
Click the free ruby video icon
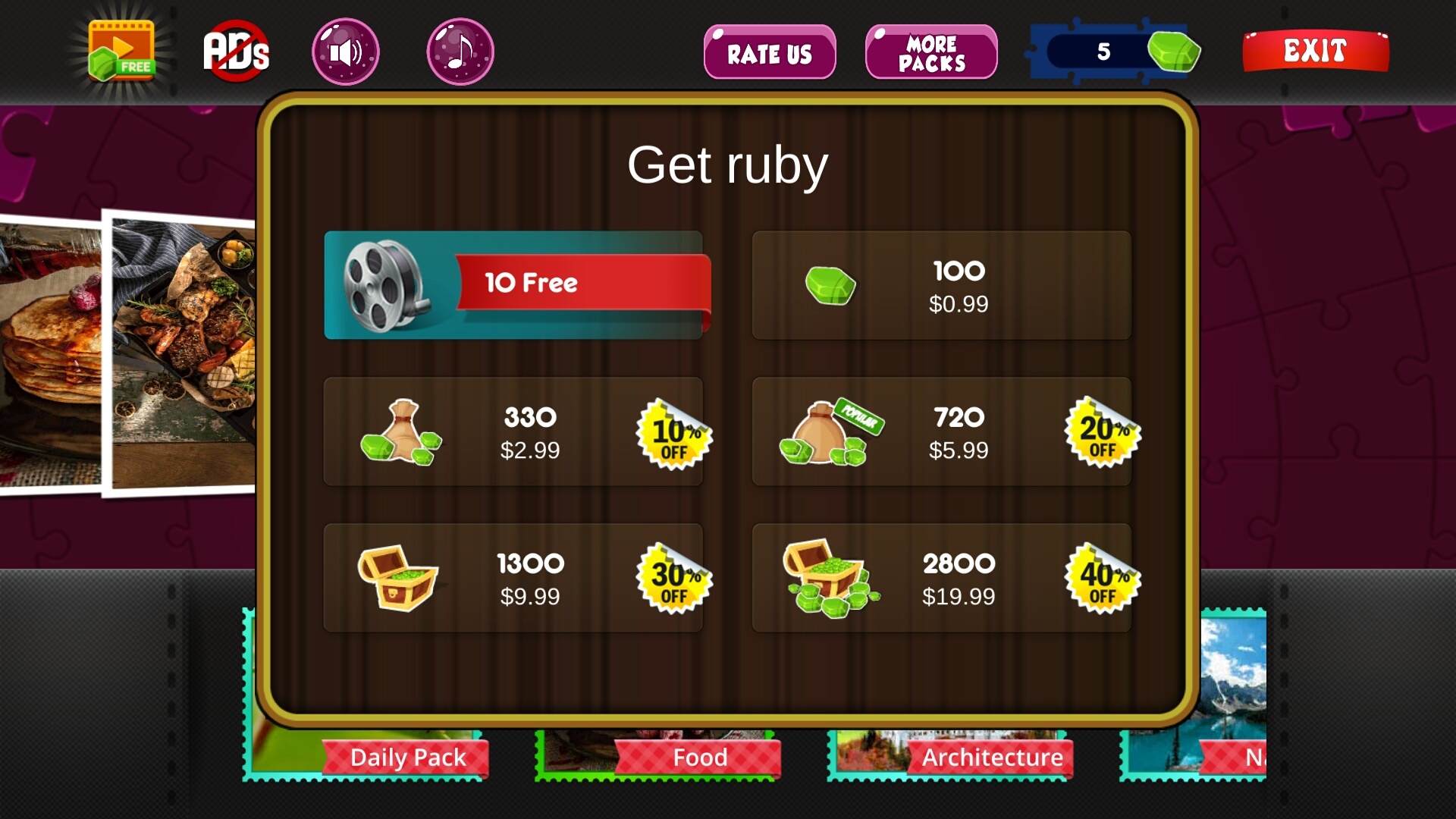[x=120, y=49]
